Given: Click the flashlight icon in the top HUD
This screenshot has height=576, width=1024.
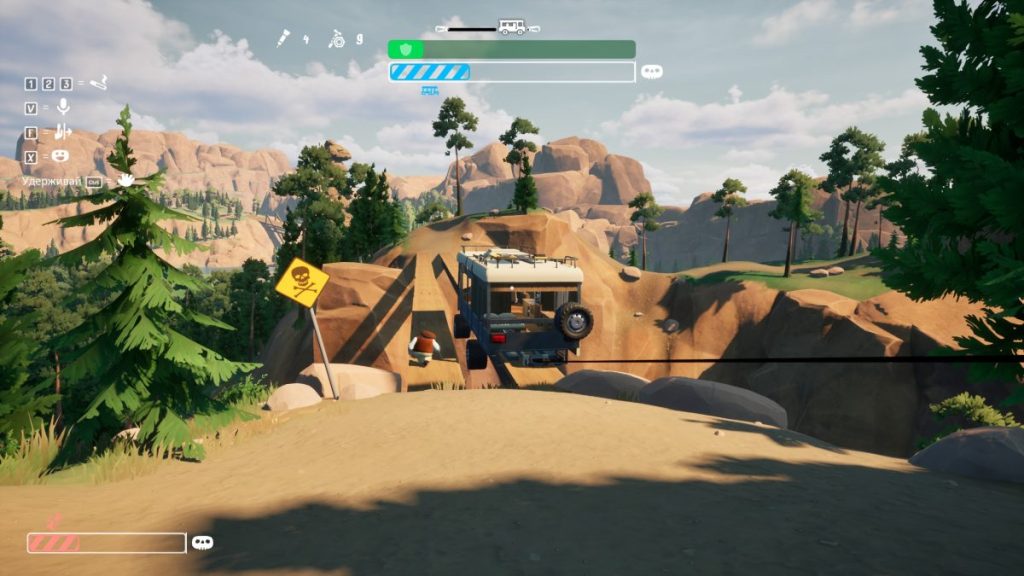Looking at the screenshot, I should click(x=286, y=39).
